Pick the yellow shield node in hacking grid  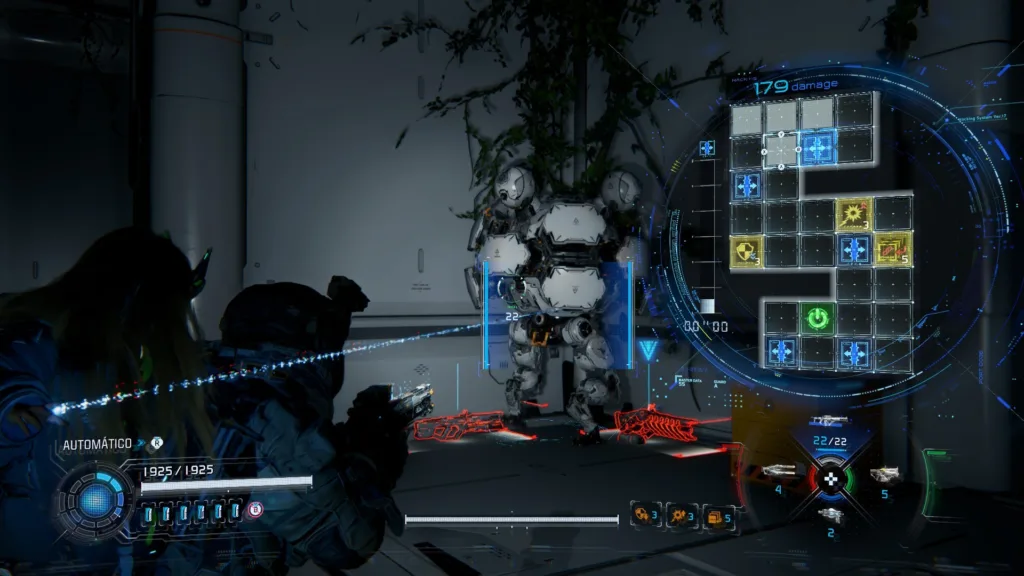click(x=746, y=250)
